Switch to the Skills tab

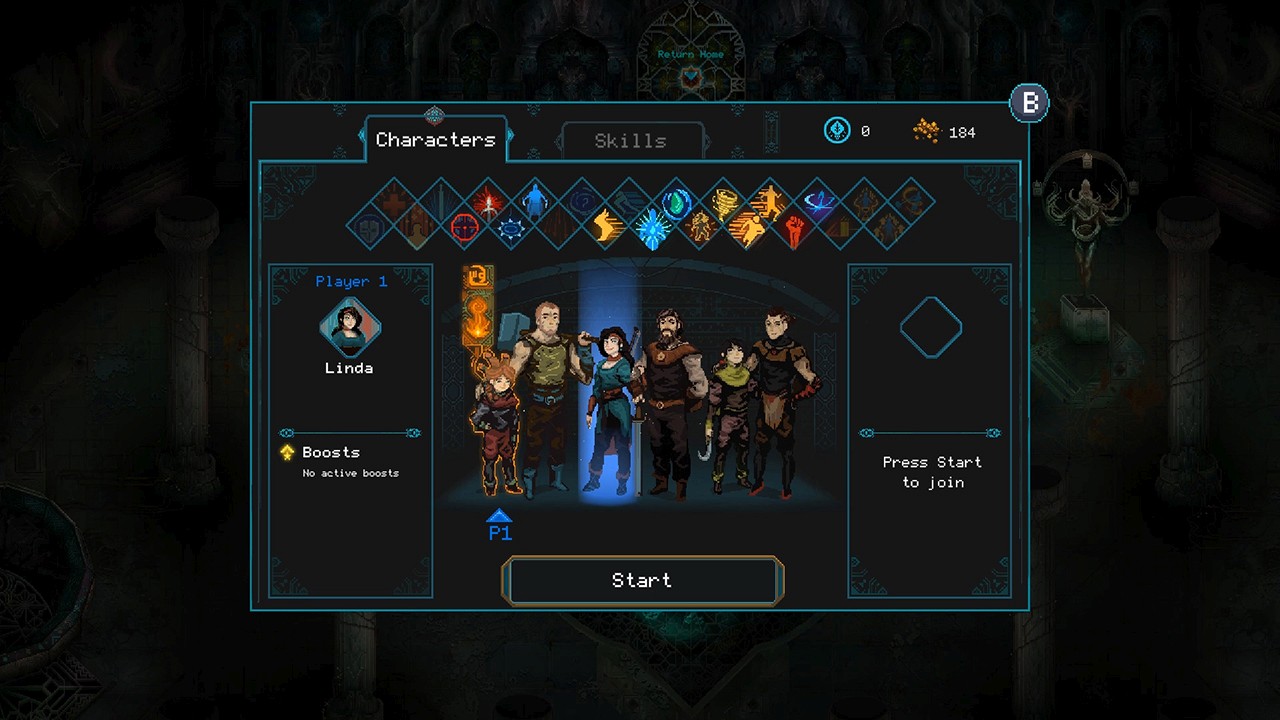[631, 140]
